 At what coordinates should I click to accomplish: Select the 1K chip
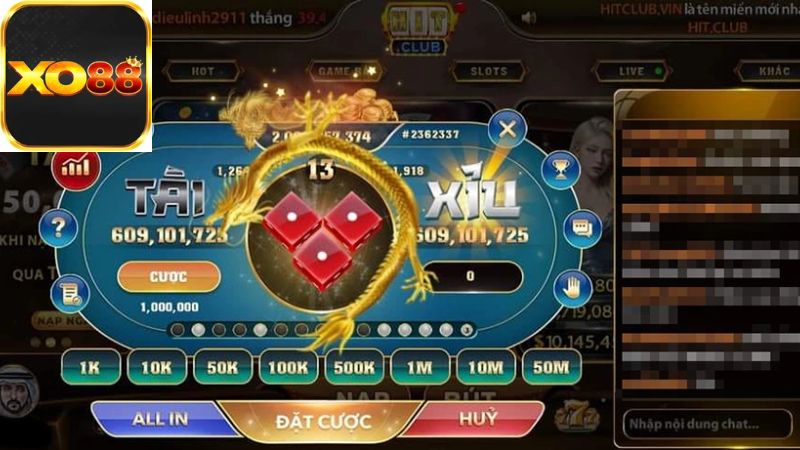click(90, 367)
